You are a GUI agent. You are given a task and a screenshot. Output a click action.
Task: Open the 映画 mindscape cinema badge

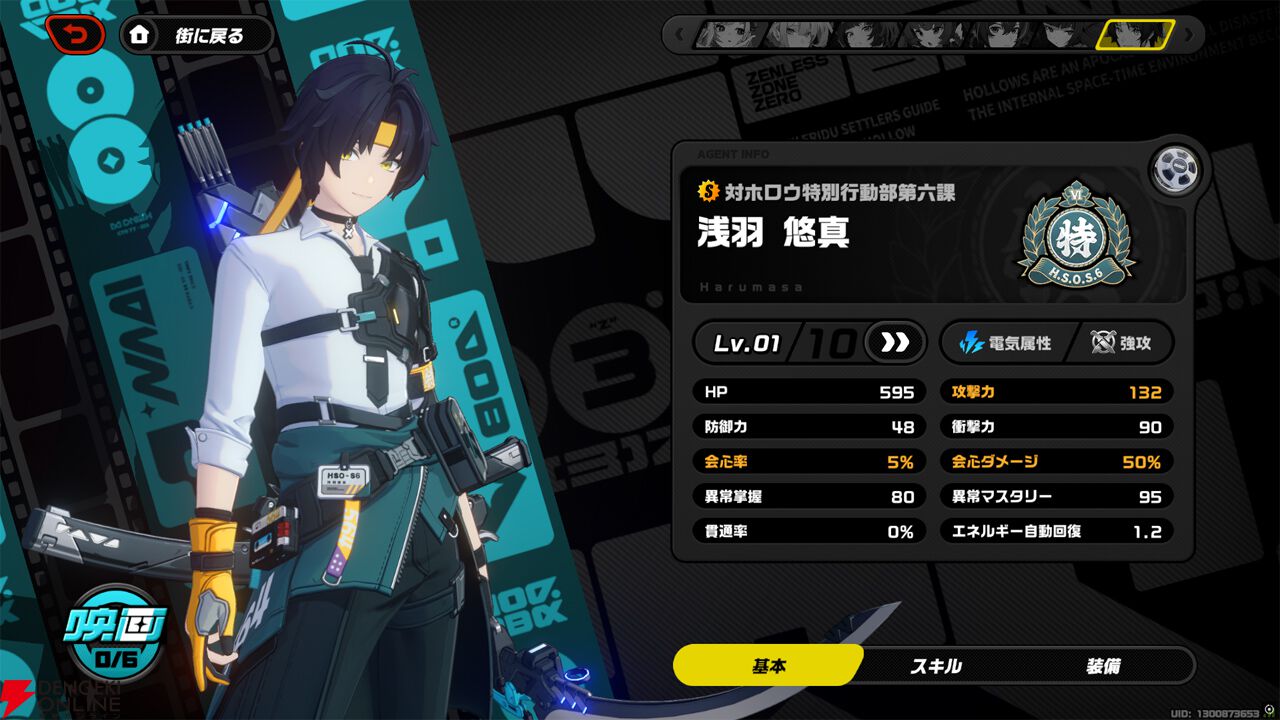click(116, 632)
